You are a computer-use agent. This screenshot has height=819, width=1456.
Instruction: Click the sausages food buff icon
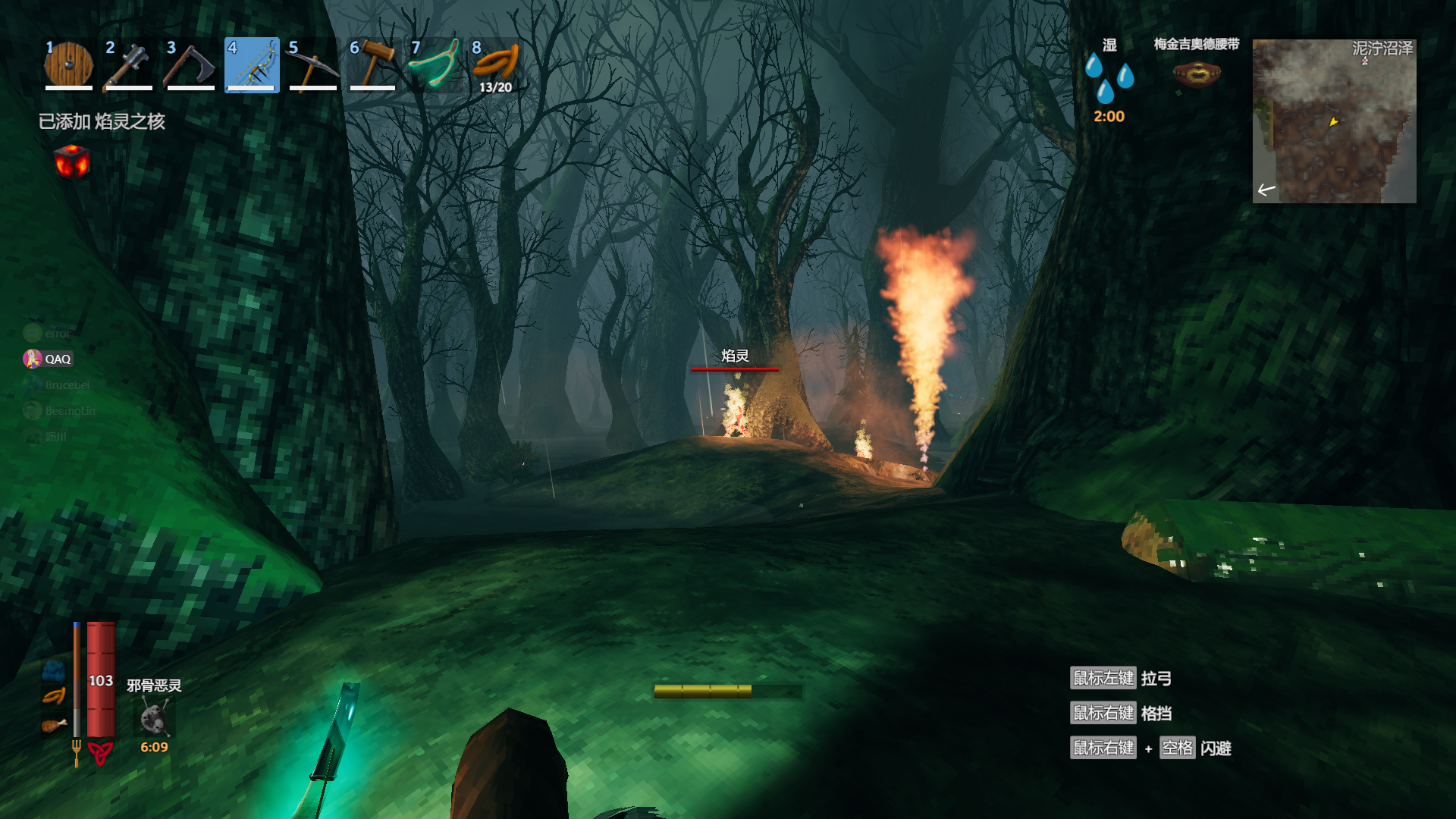pyautogui.click(x=54, y=696)
